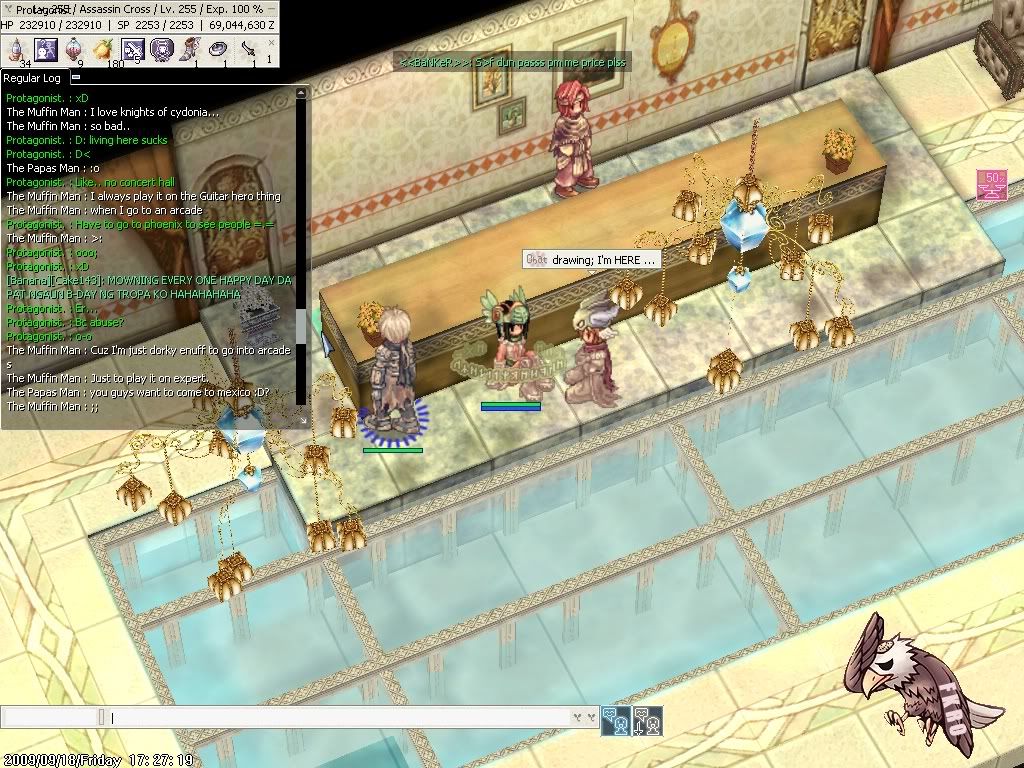Image resolution: width=1024 pixels, height=768 pixels.
Task: Use the orange fruit item in the hotbar
Action: (103, 49)
